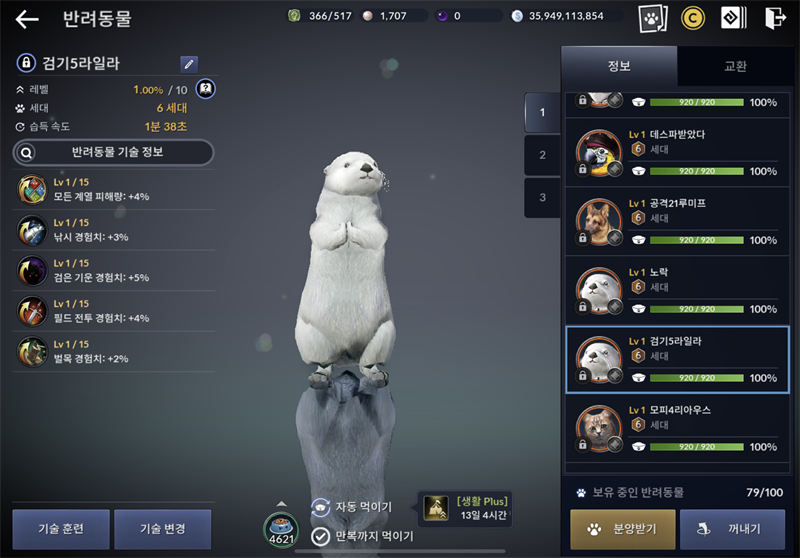Go back with the arrow button
Screen dimensions: 800x558
point(27,19)
